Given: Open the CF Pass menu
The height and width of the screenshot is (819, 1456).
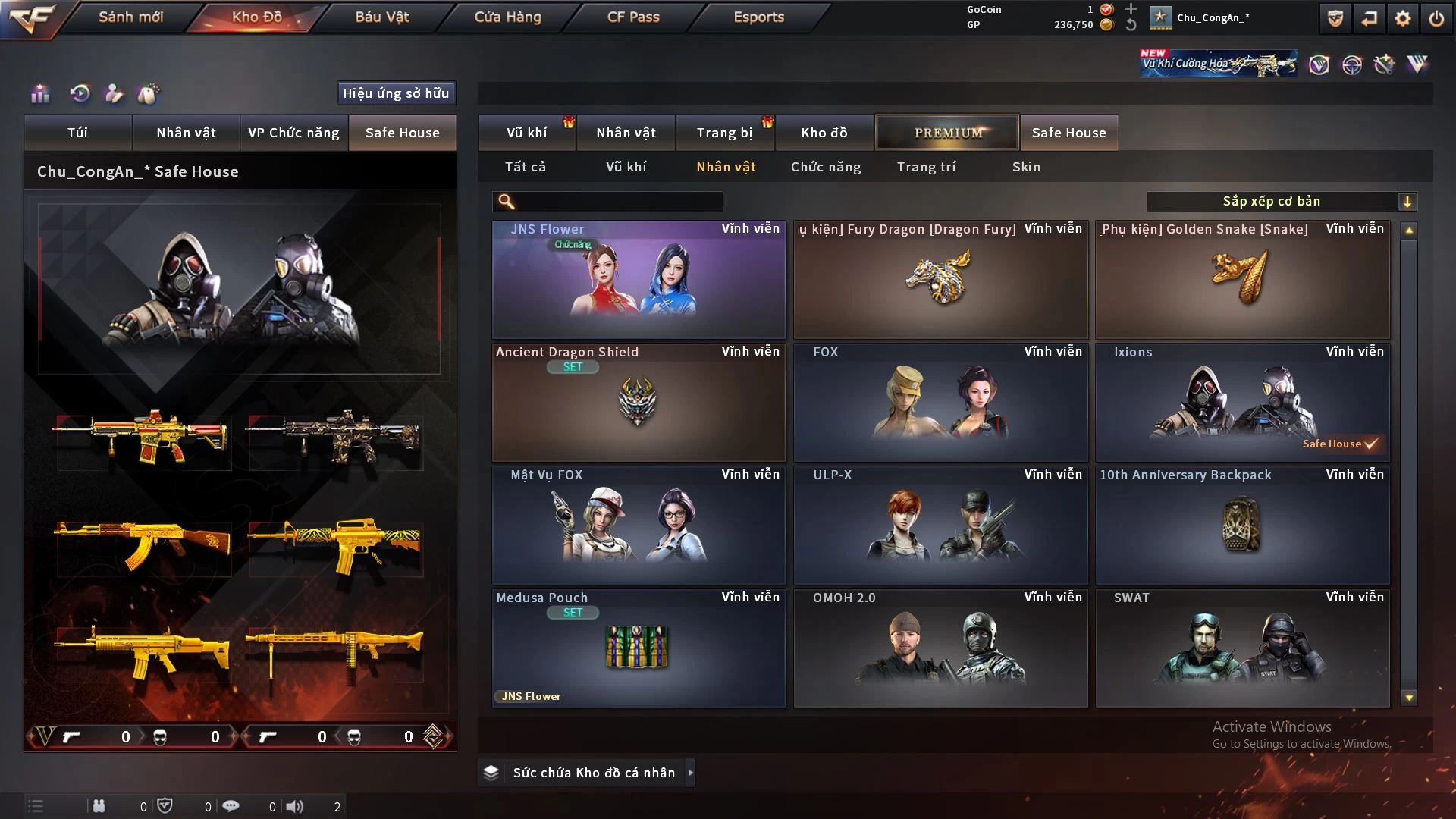Looking at the screenshot, I should tap(633, 17).
